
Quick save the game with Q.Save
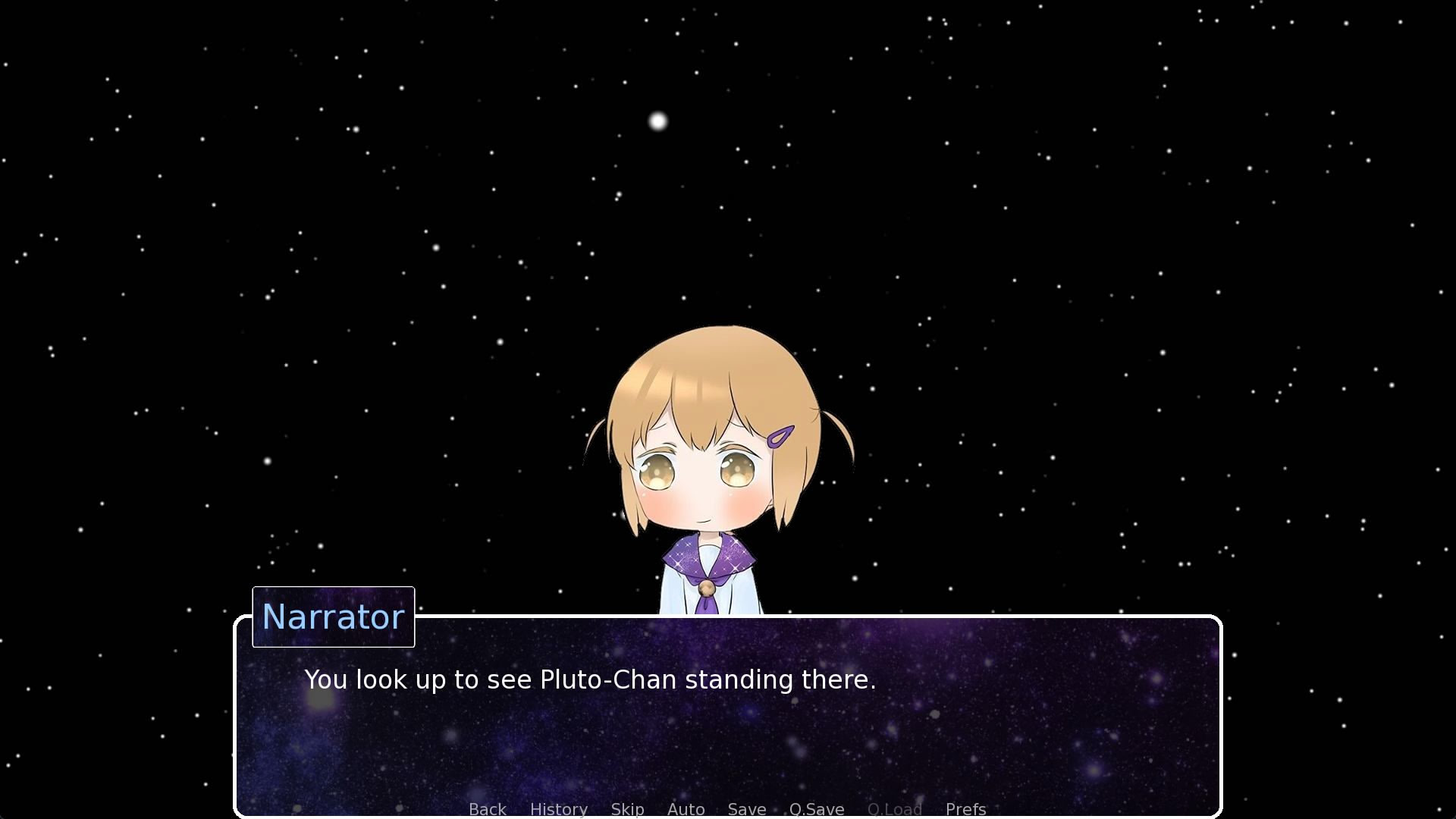point(816,809)
